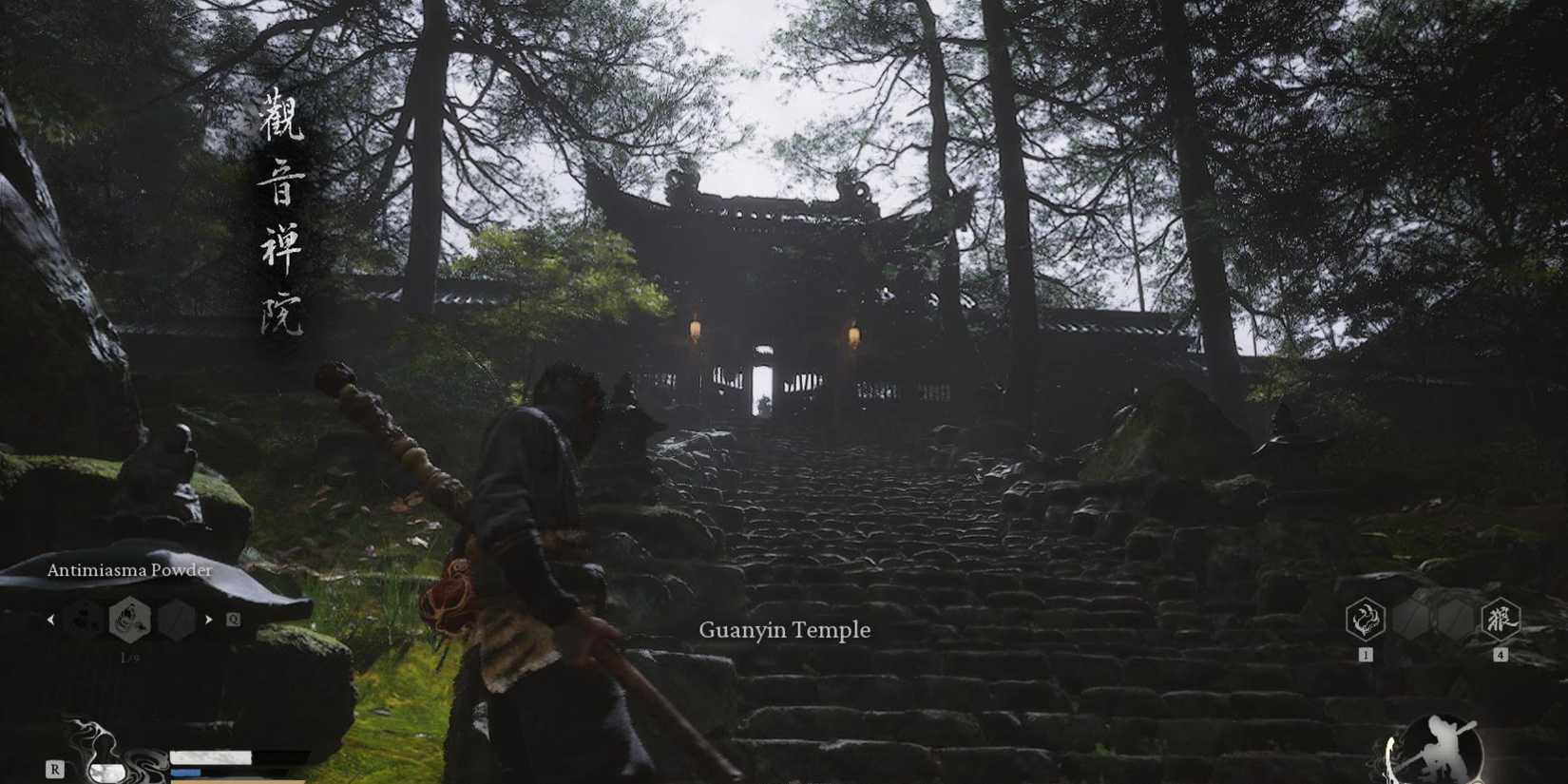Click the white health bar

pyautogui.click(x=210, y=757)
